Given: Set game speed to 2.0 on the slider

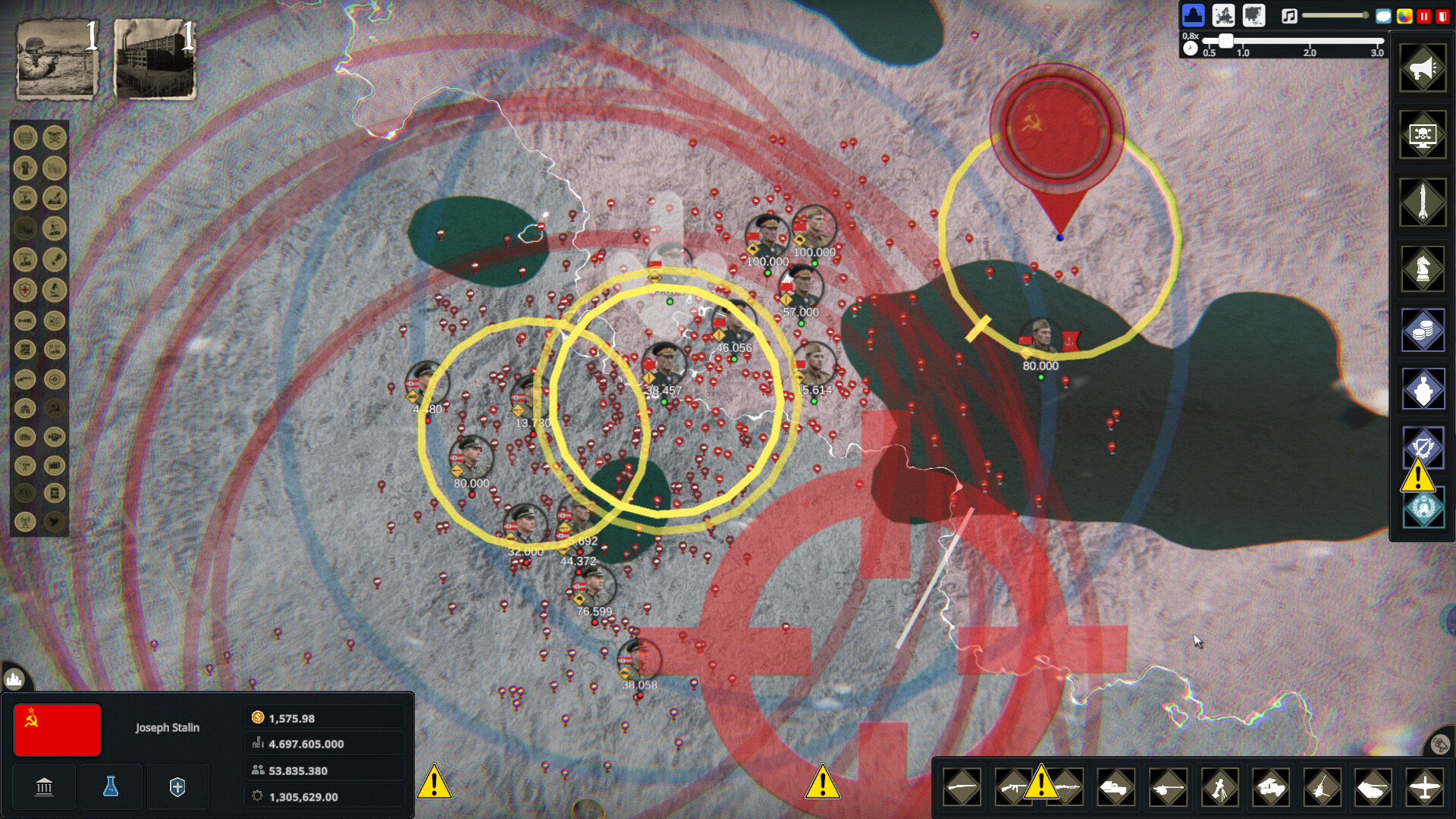Looking at the screenshot, I should pyautogui.click(x=1310, y=42).
